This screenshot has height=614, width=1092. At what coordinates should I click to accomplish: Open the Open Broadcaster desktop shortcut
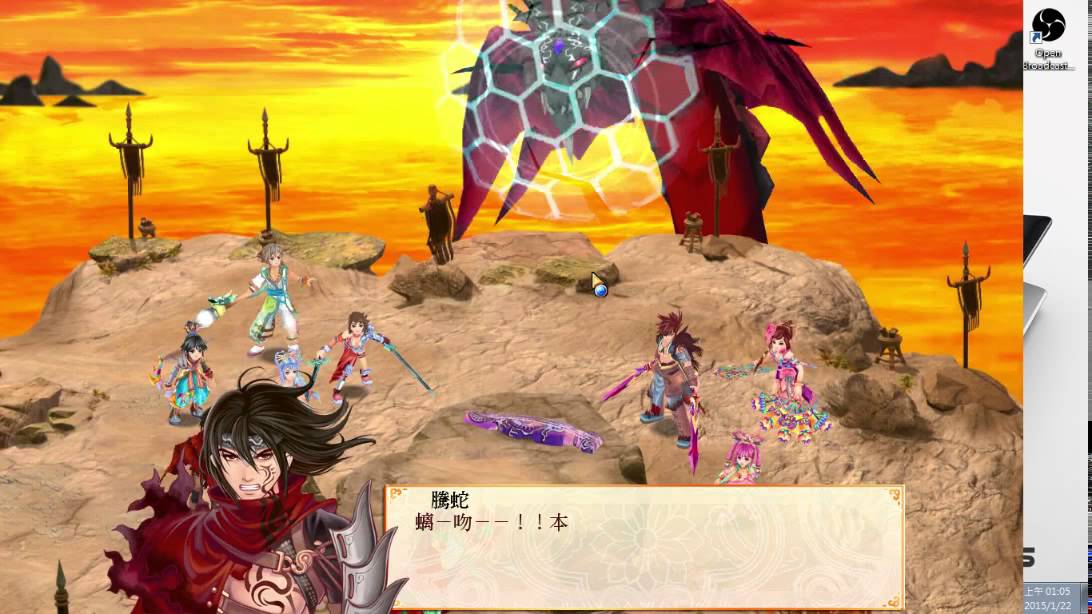[1048, 28]
